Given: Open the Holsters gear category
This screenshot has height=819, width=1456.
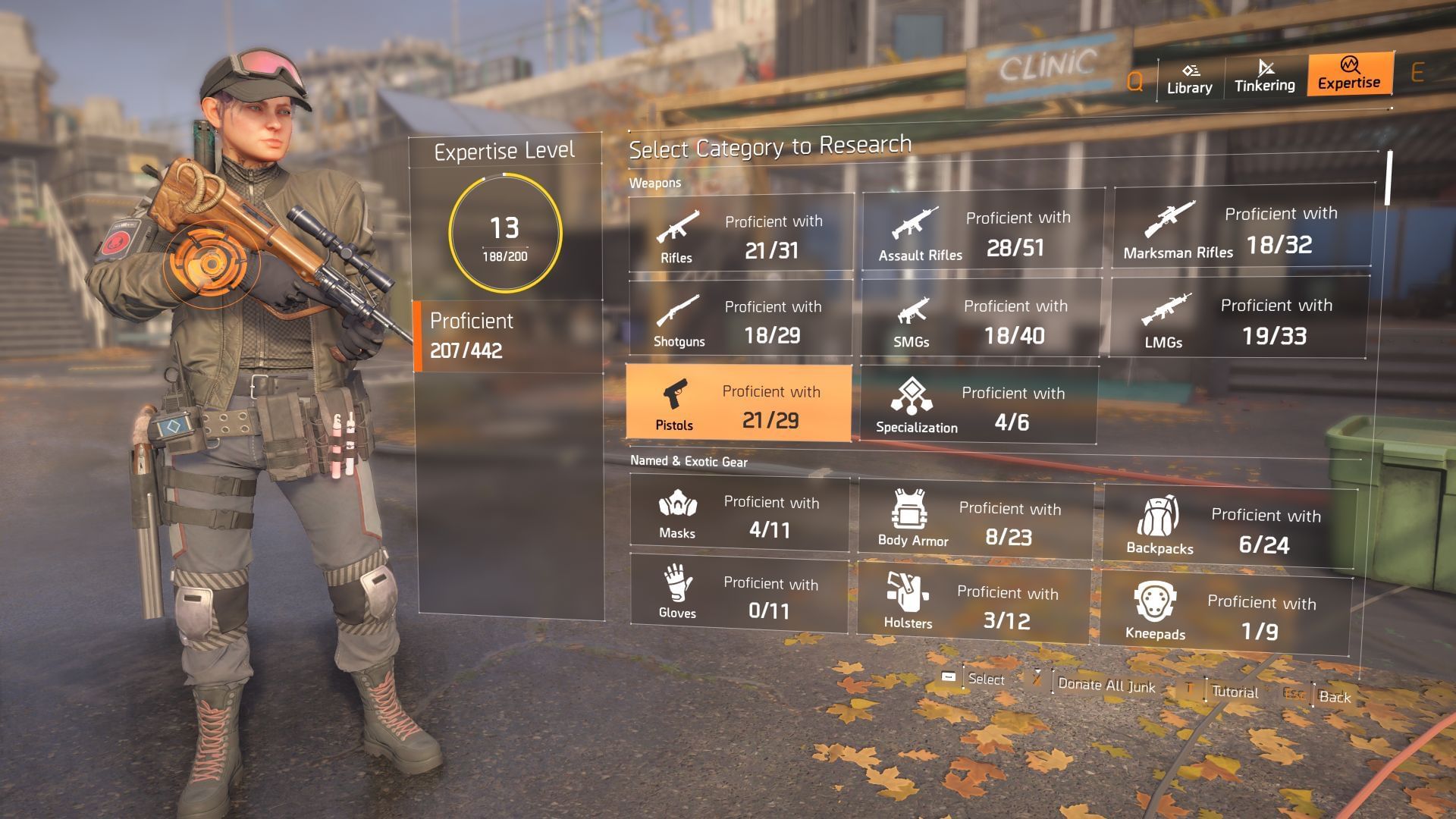Looking at the screenshot, I should (x=974, y=604).
